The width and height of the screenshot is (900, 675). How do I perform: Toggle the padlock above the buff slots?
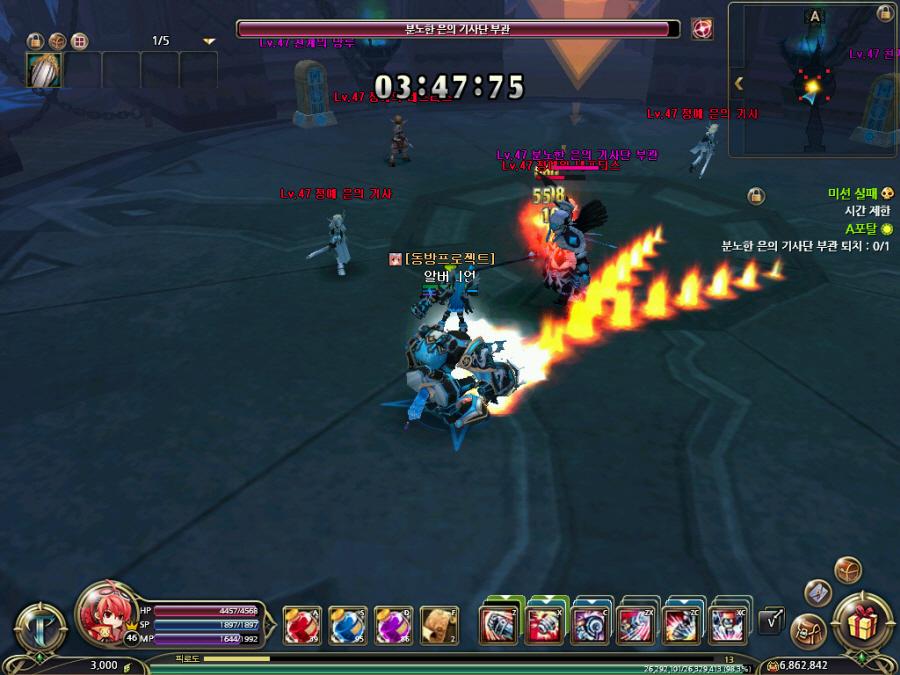(x=35, y=41)
